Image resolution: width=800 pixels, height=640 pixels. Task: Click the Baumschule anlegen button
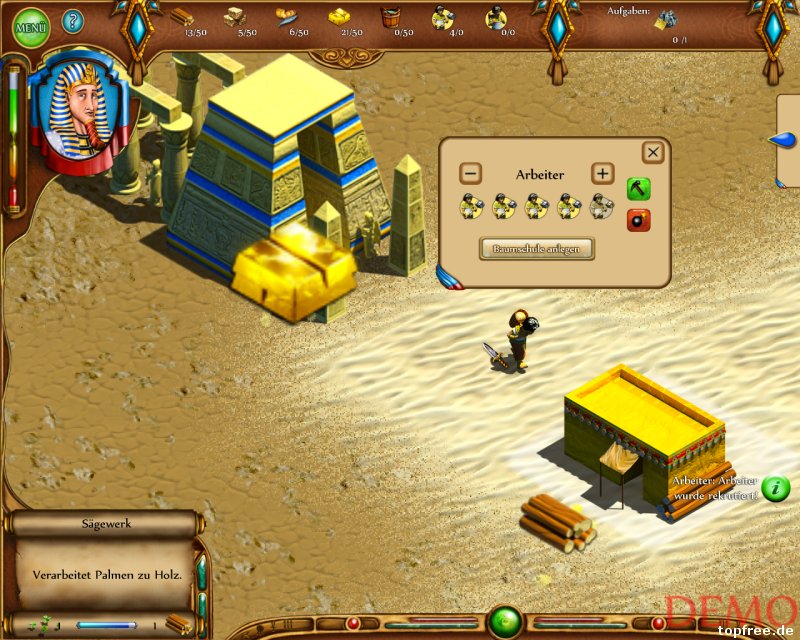click(x=537, y=248)
